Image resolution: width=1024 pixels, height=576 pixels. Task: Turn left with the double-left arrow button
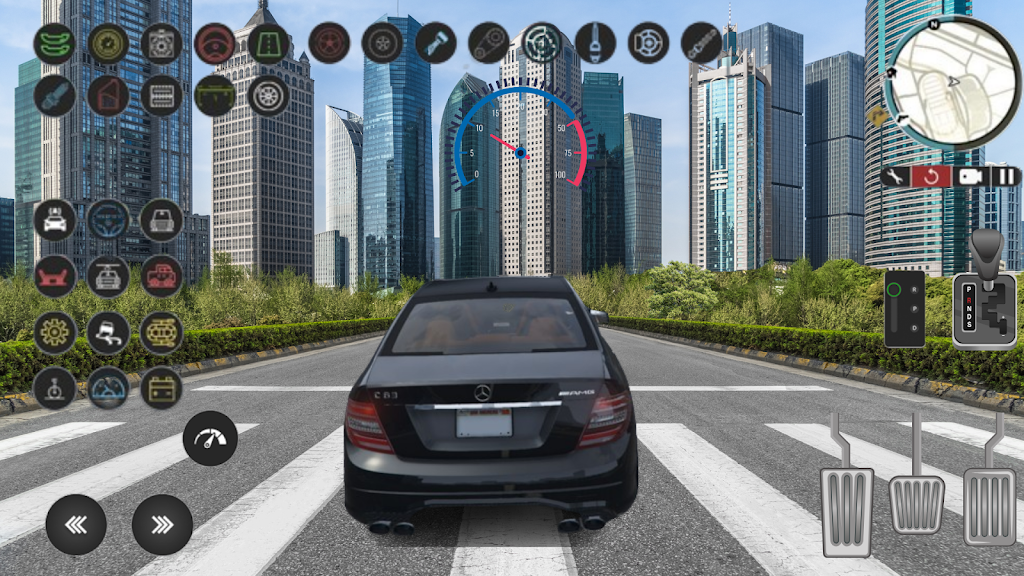(75, 524)
